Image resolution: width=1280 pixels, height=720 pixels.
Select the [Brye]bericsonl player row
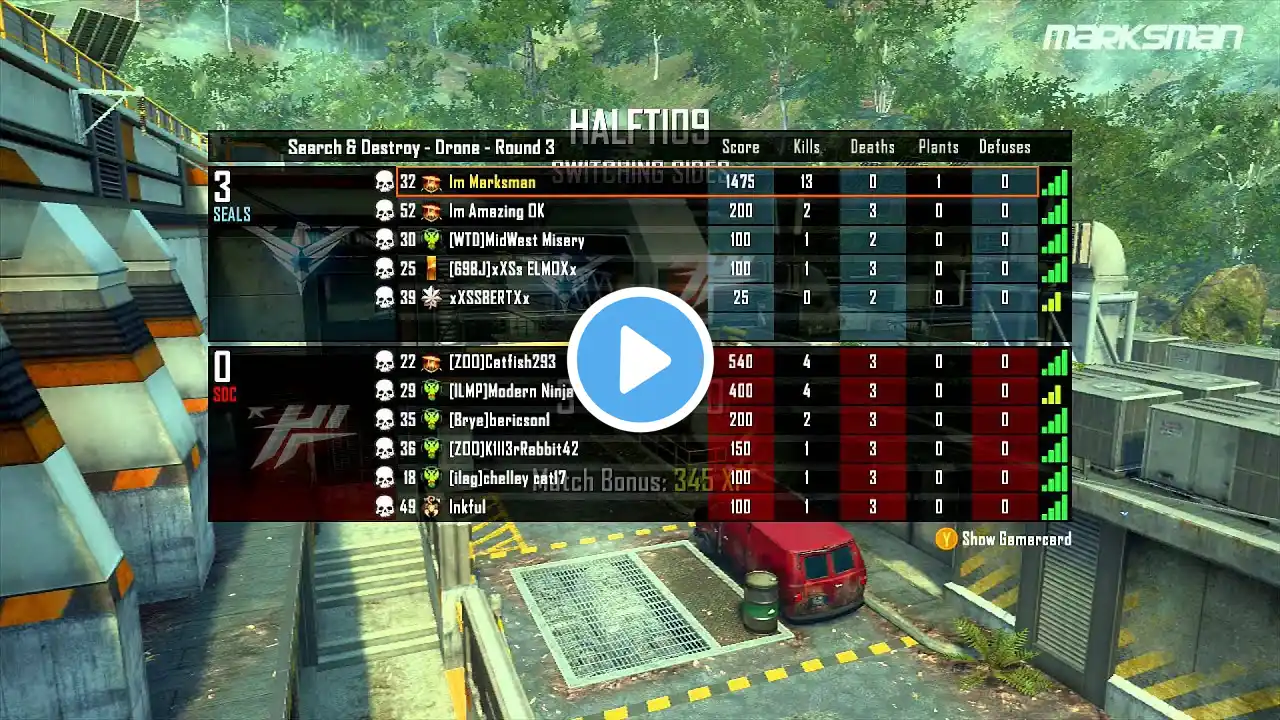[x=499, y=420]
